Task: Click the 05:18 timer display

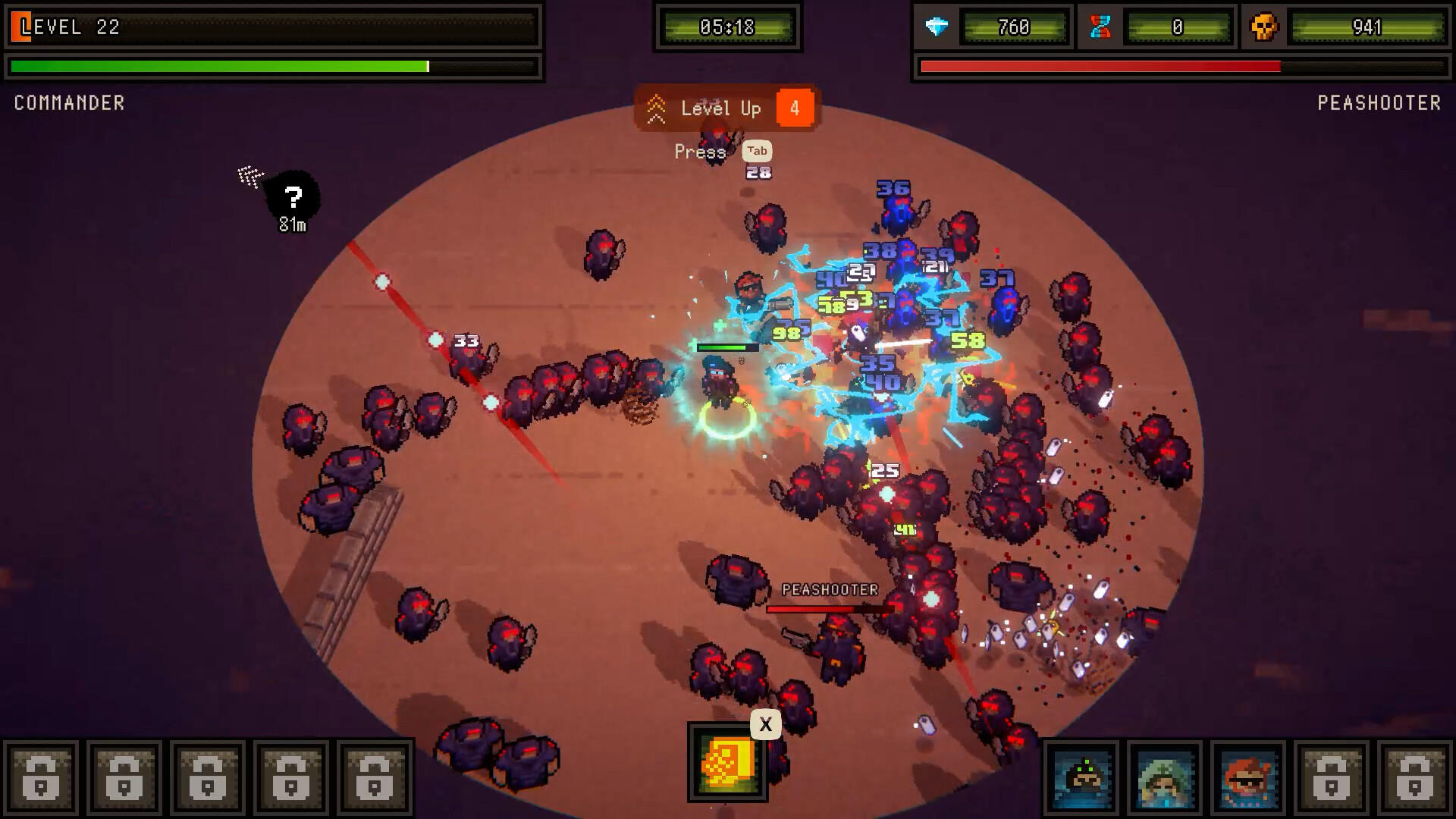Action: 726,27
